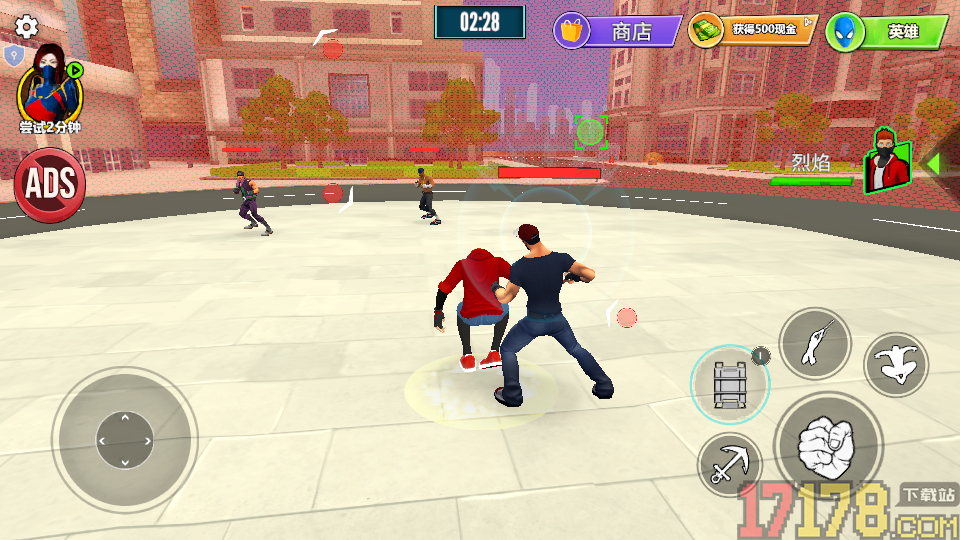Tap the shield badge beside the avatar

coord(13,55)
